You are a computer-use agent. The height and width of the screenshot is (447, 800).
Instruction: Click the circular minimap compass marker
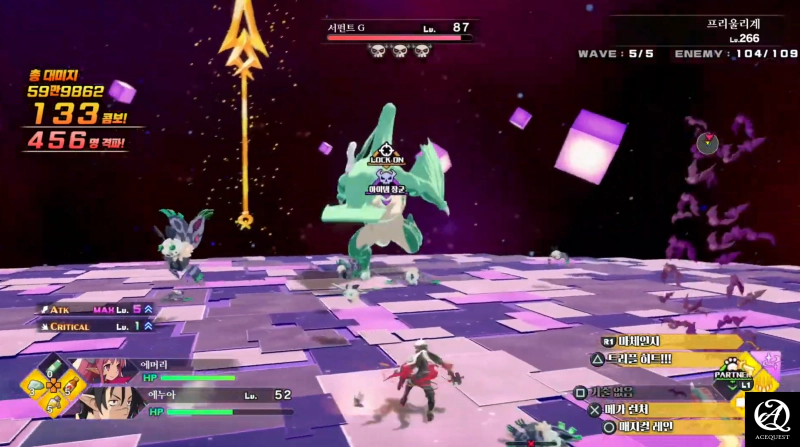coord(708,142)
